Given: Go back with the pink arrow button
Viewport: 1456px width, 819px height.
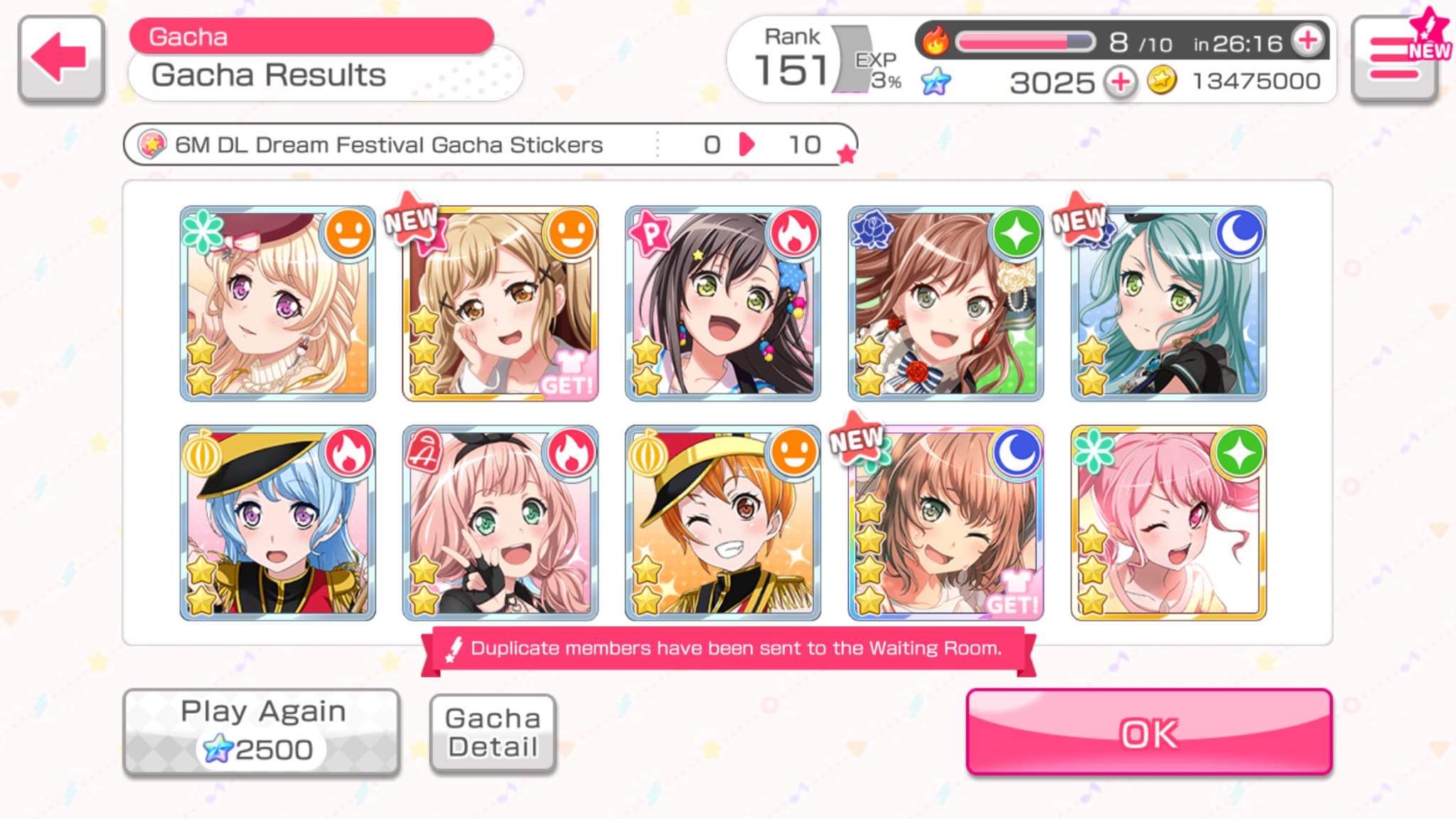Looking at the screenshot, I should tap(61, 58).
